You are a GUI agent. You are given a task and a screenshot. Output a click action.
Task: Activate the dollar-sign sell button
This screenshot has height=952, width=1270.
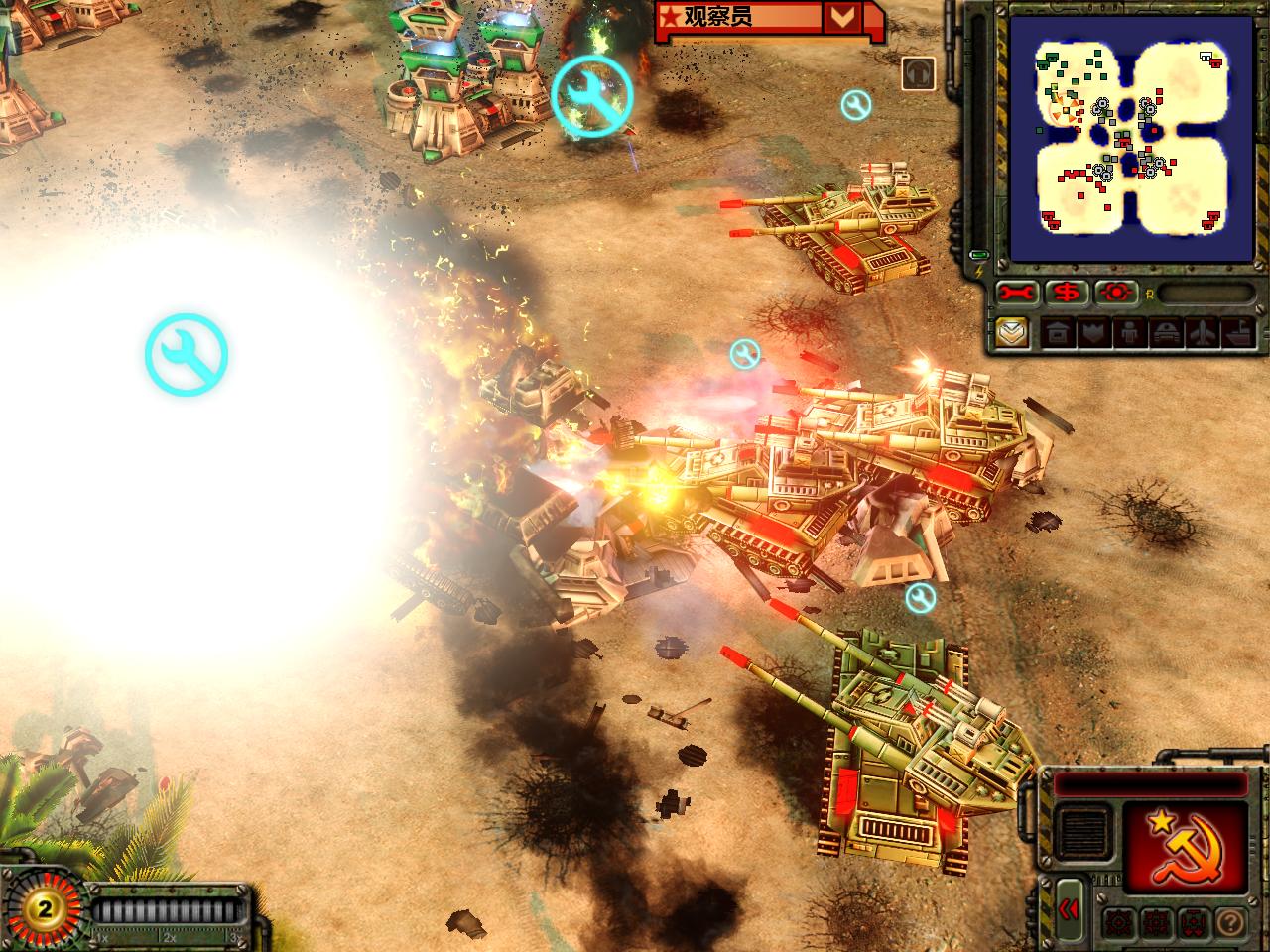(1068, 294)
